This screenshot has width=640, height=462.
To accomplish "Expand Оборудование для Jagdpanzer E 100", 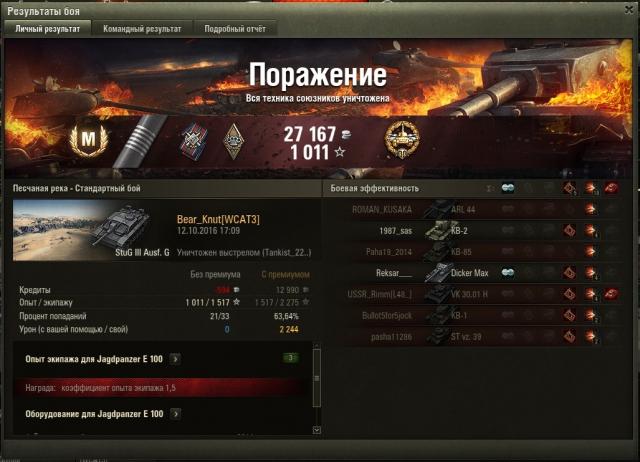I will click(x=175, y=413).
